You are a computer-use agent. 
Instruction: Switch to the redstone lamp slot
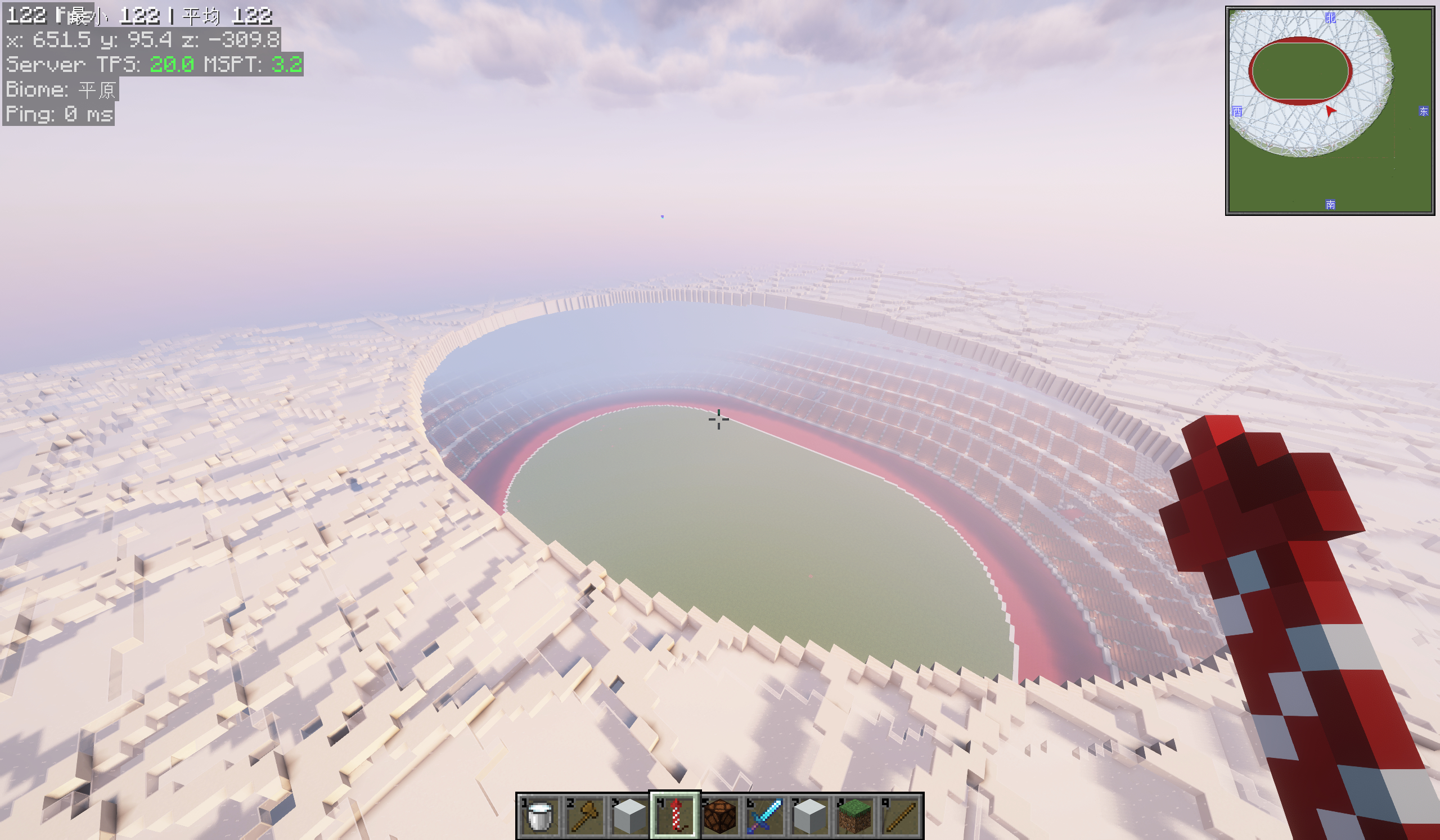tap(720, 815)
